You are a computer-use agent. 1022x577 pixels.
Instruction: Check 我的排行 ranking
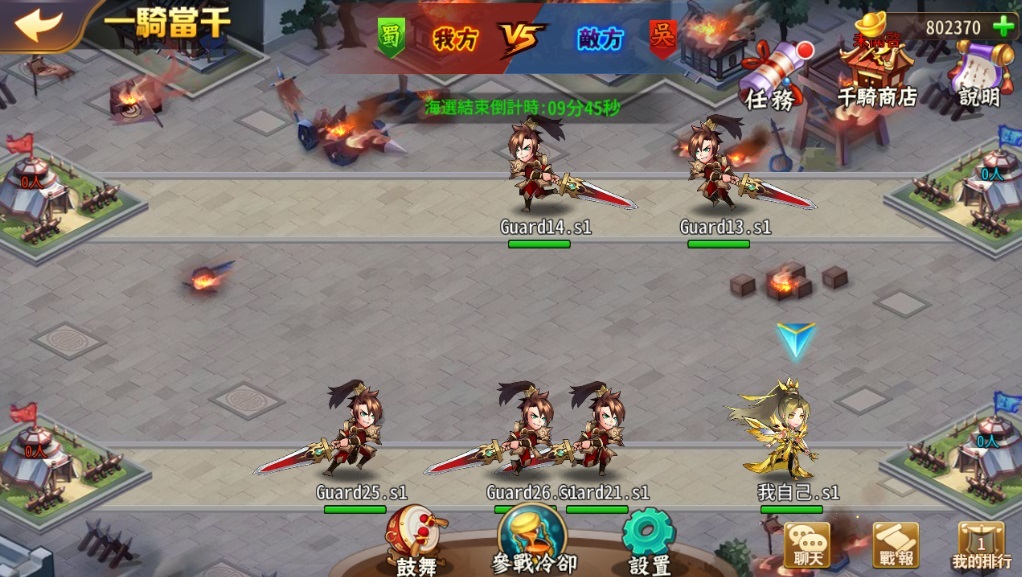980,546
